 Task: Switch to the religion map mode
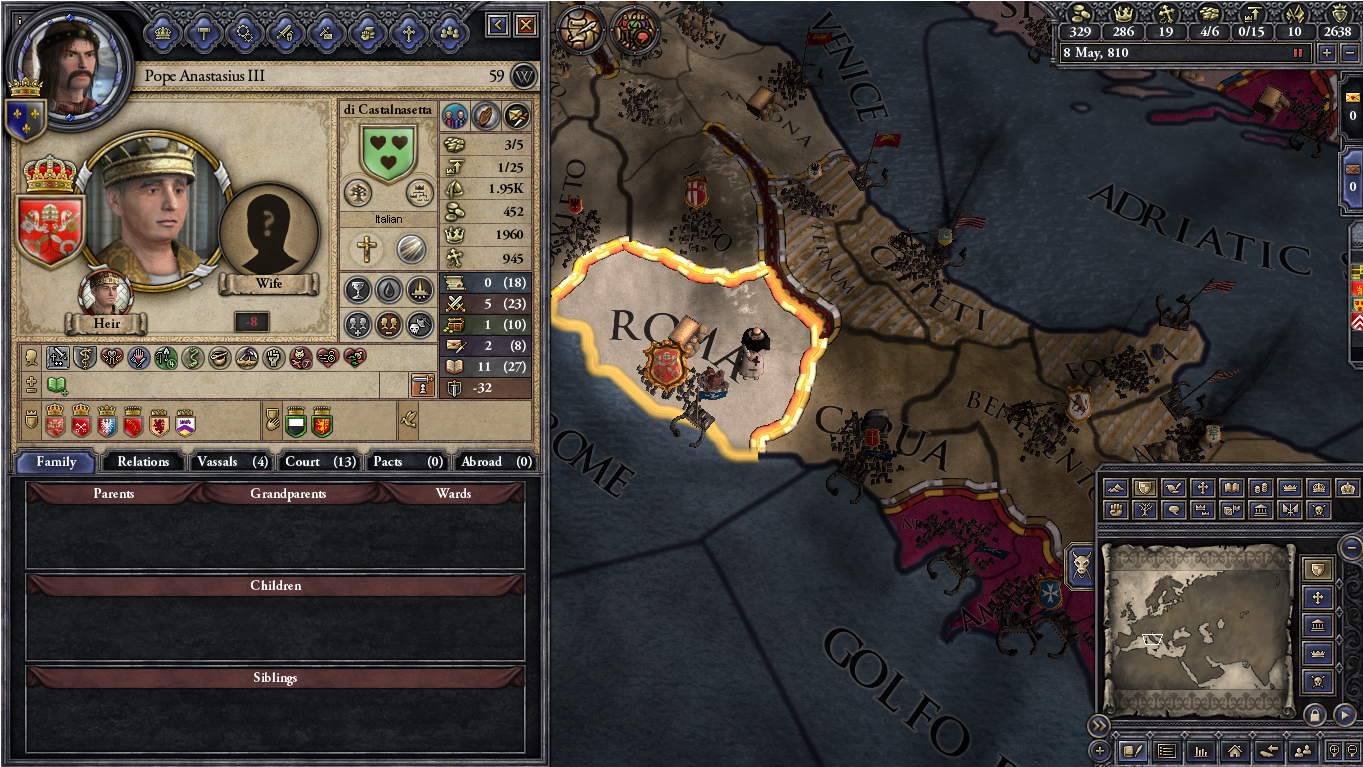[1202, 487]
